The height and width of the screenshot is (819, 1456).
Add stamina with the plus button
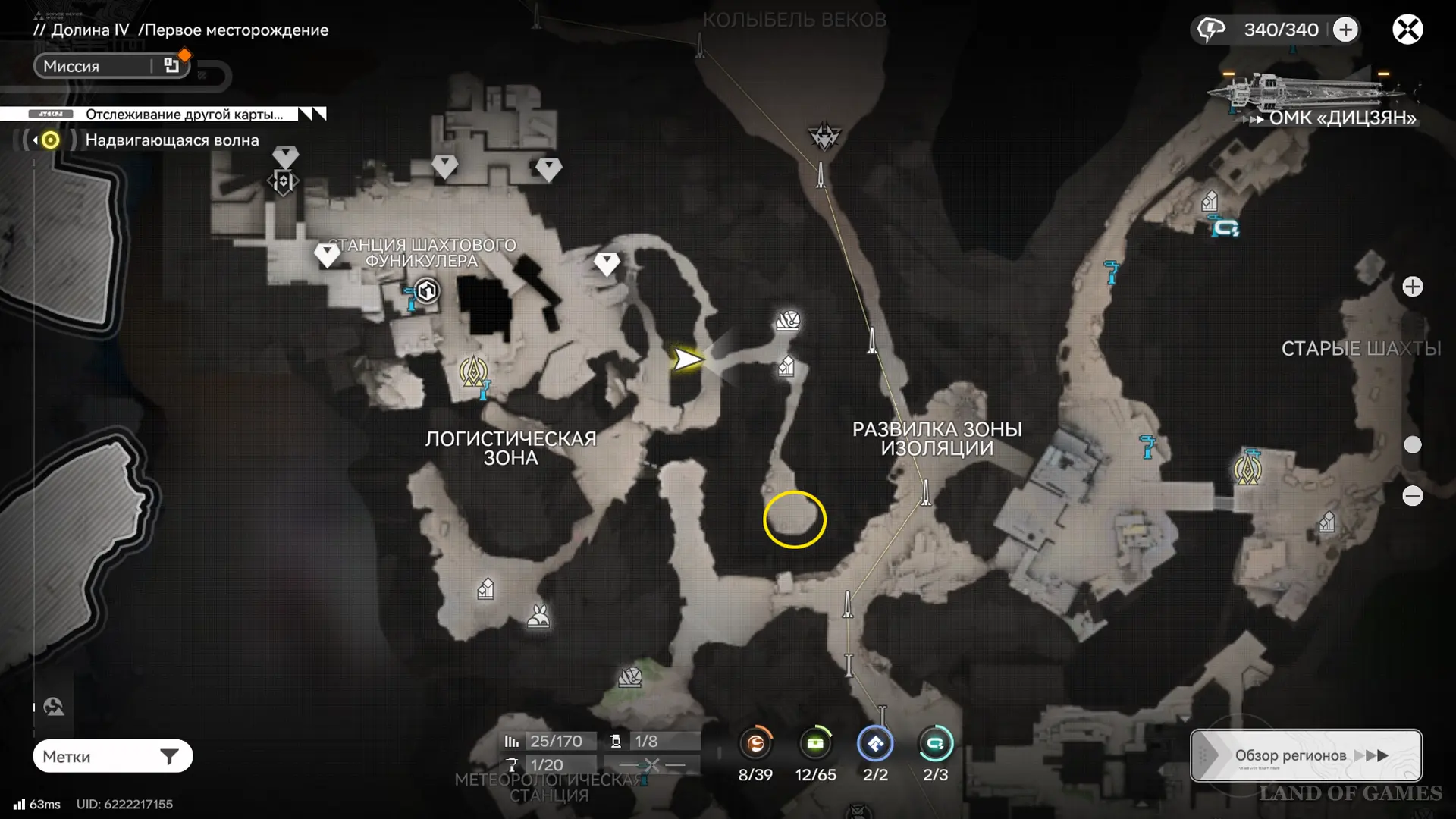[1345, 30]
